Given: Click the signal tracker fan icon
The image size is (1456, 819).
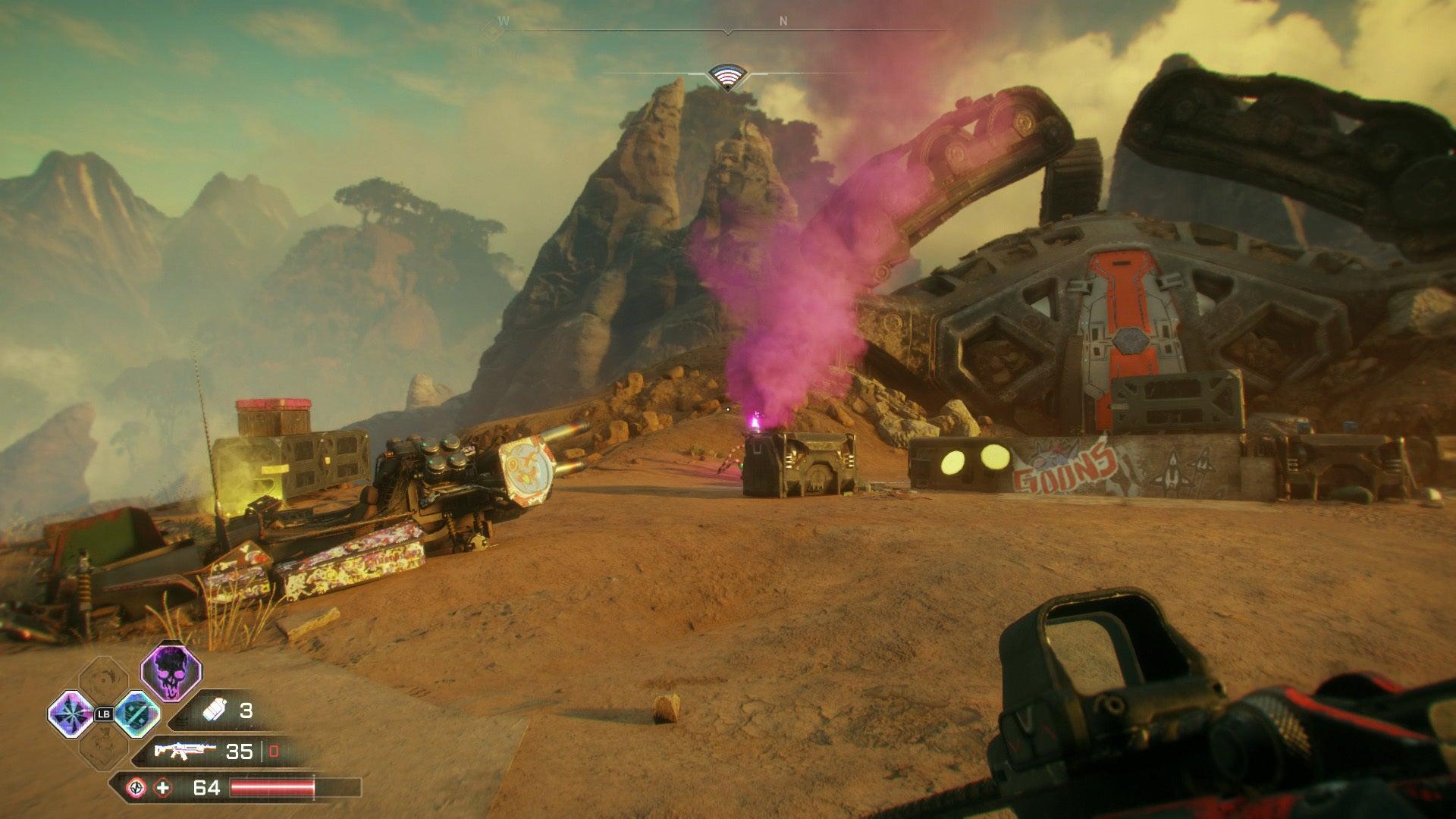Looking at the screenshot, I should point(727,76).
